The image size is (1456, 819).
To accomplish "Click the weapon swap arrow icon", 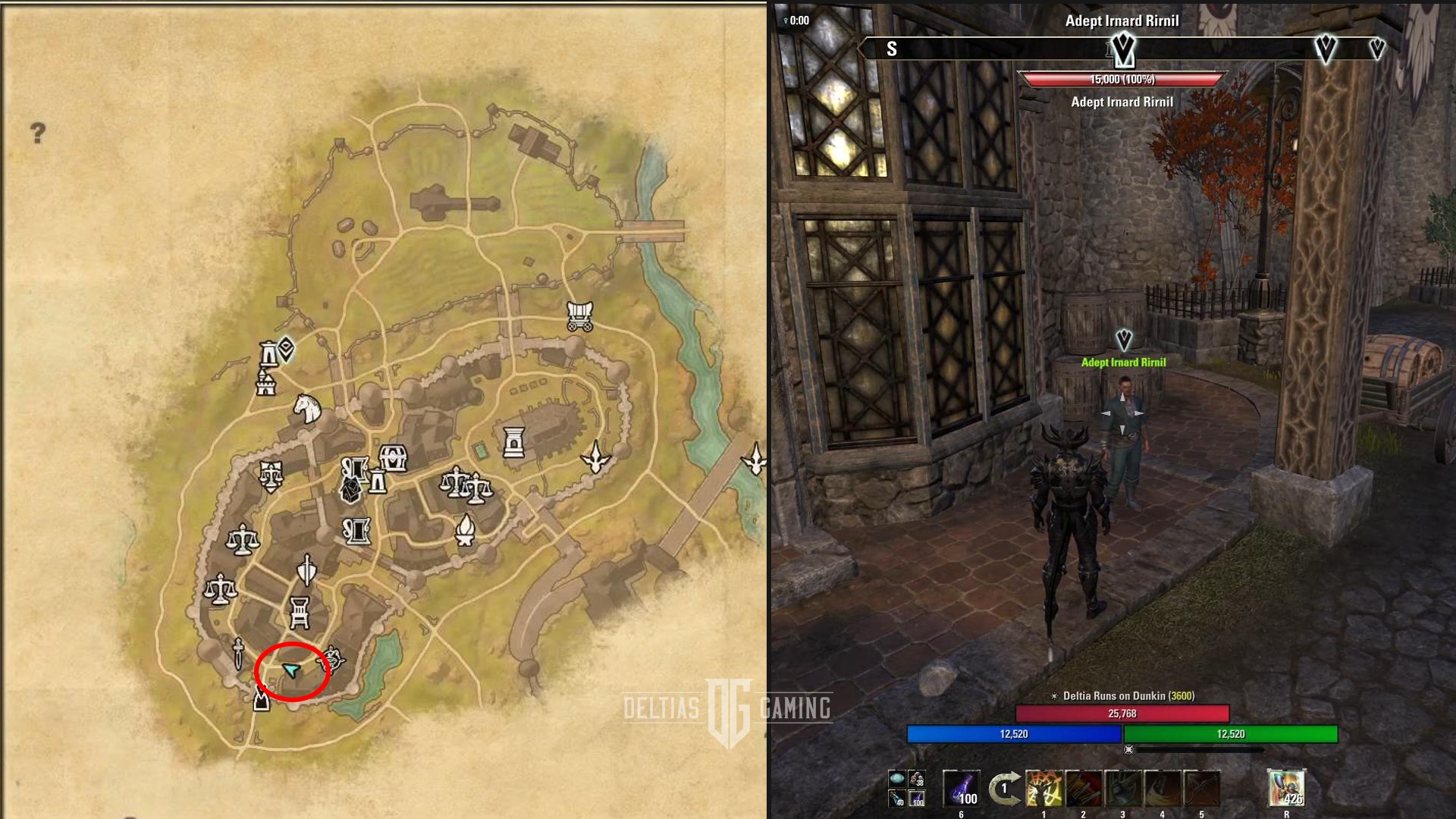I will tap(1004, 789).
